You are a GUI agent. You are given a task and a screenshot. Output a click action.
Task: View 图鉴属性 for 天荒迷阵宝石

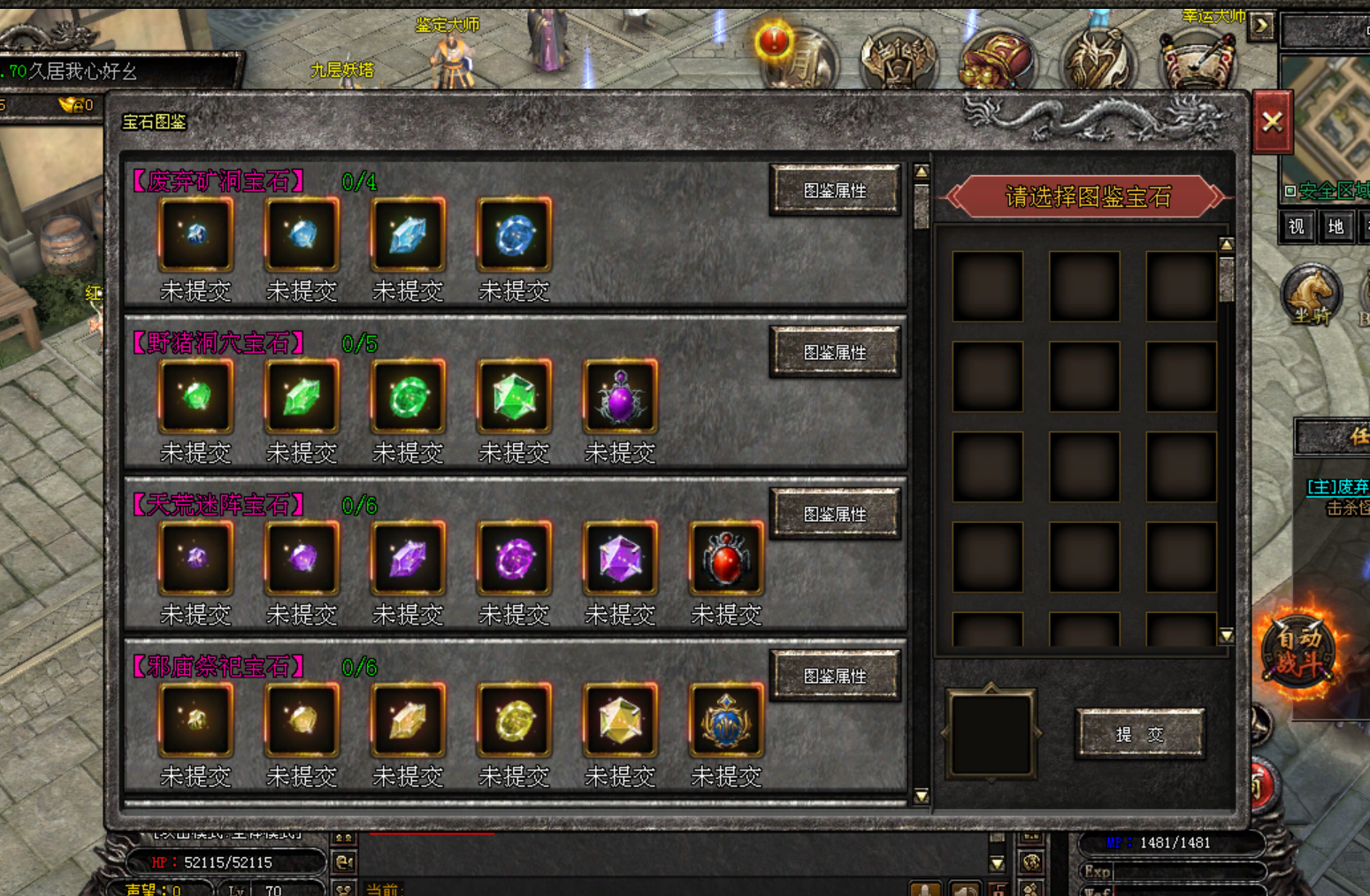click(835, 514)
